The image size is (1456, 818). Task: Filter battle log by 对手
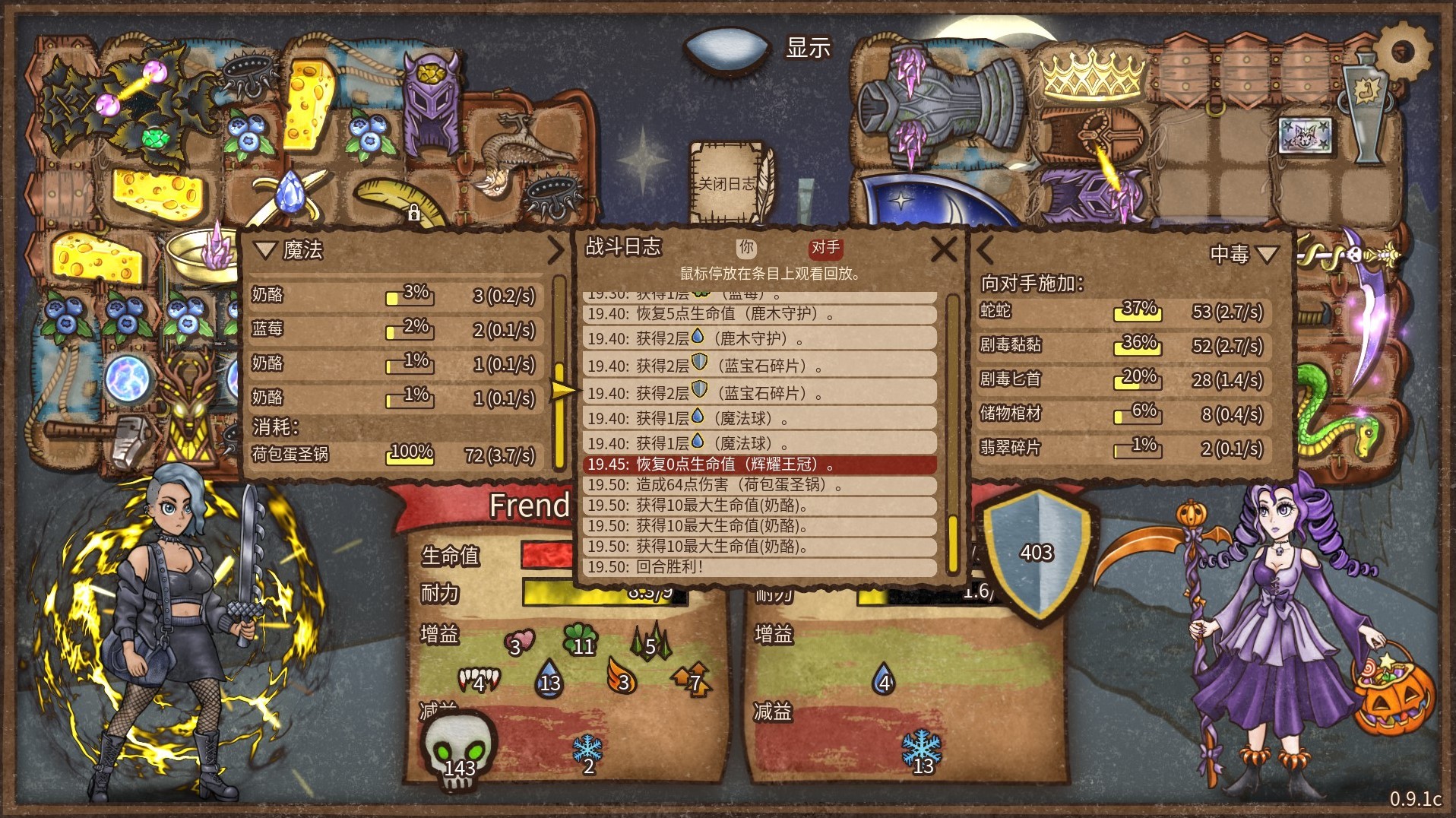825,247
